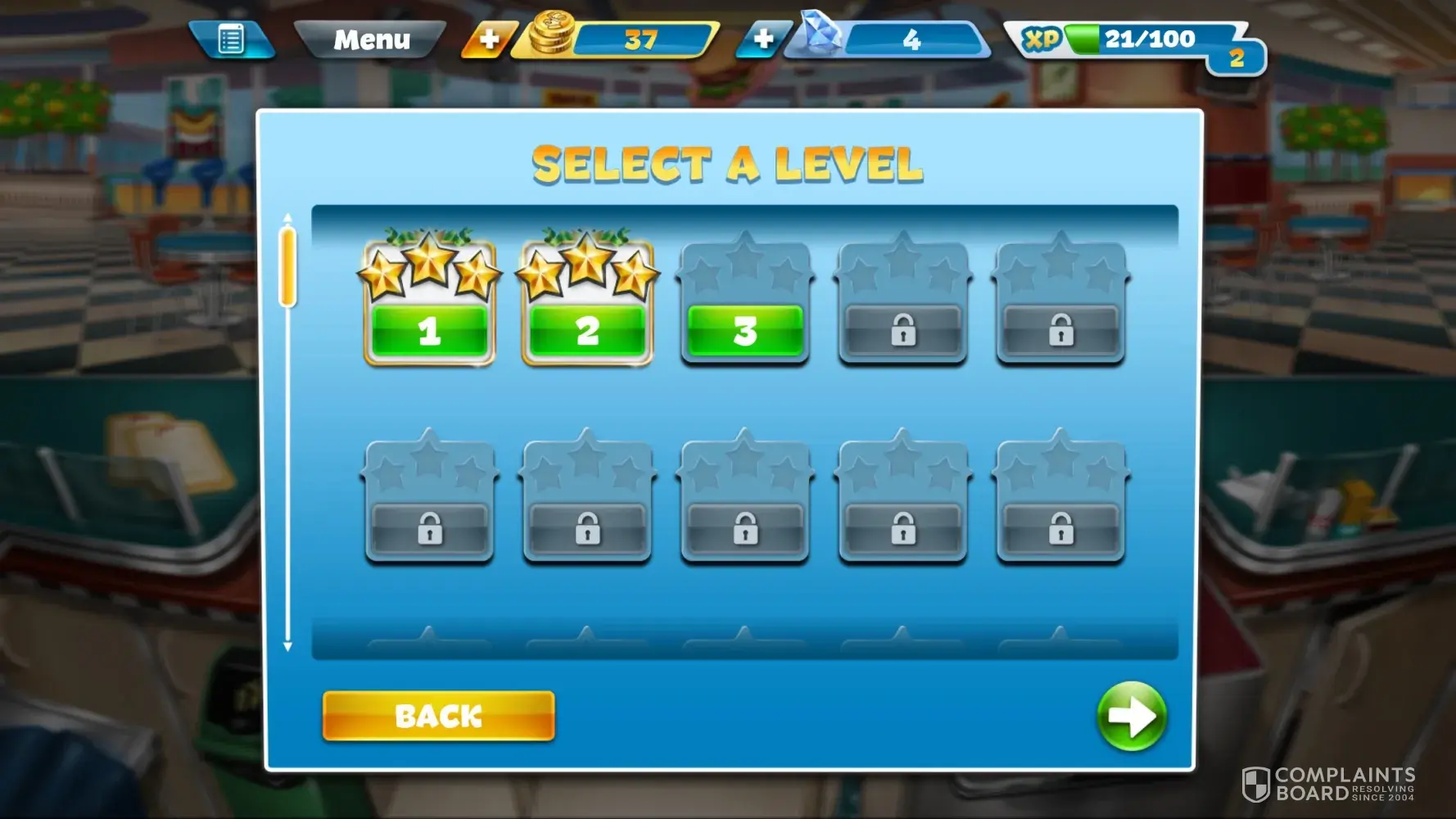Image resolution: width=1456 pixels, height=819 pixels.
Task: Start level 3
Action: click(x=744, y=330)
